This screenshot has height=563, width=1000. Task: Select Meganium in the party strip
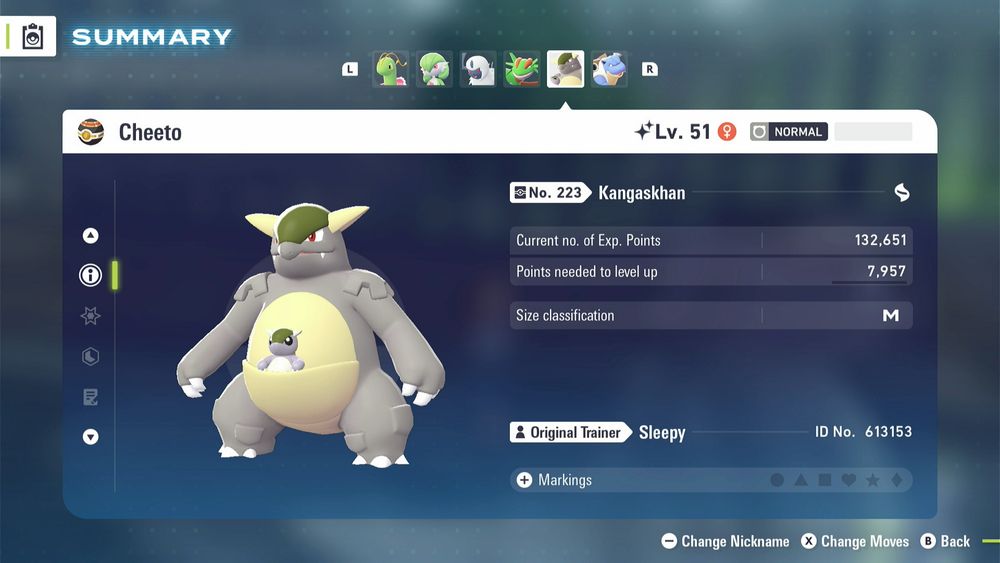[x=391, y=70]
